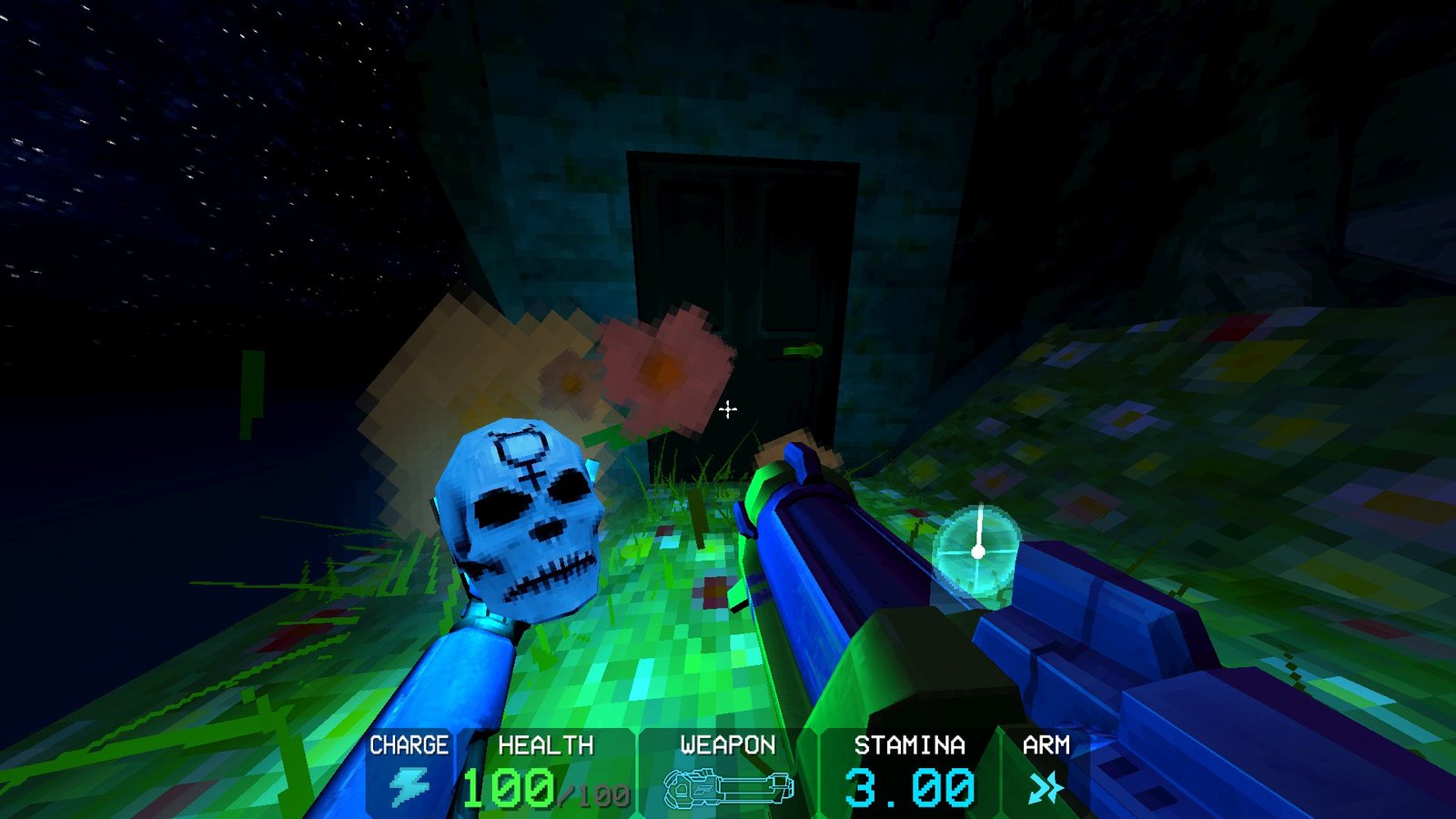Click the green door handle

tap(801, 352)
